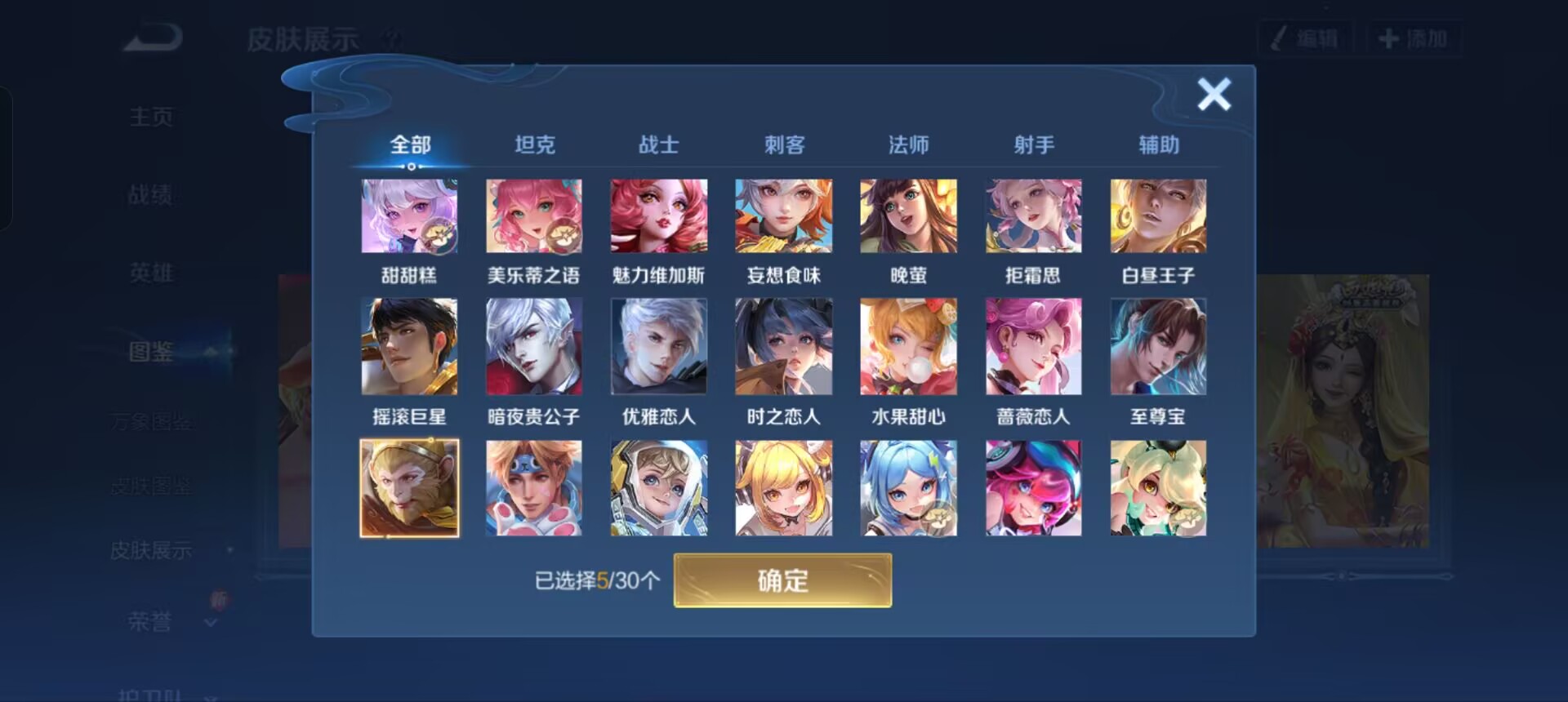Switch to the 法师 tab
Screen dimensions: 1568x702
(909, 144)
